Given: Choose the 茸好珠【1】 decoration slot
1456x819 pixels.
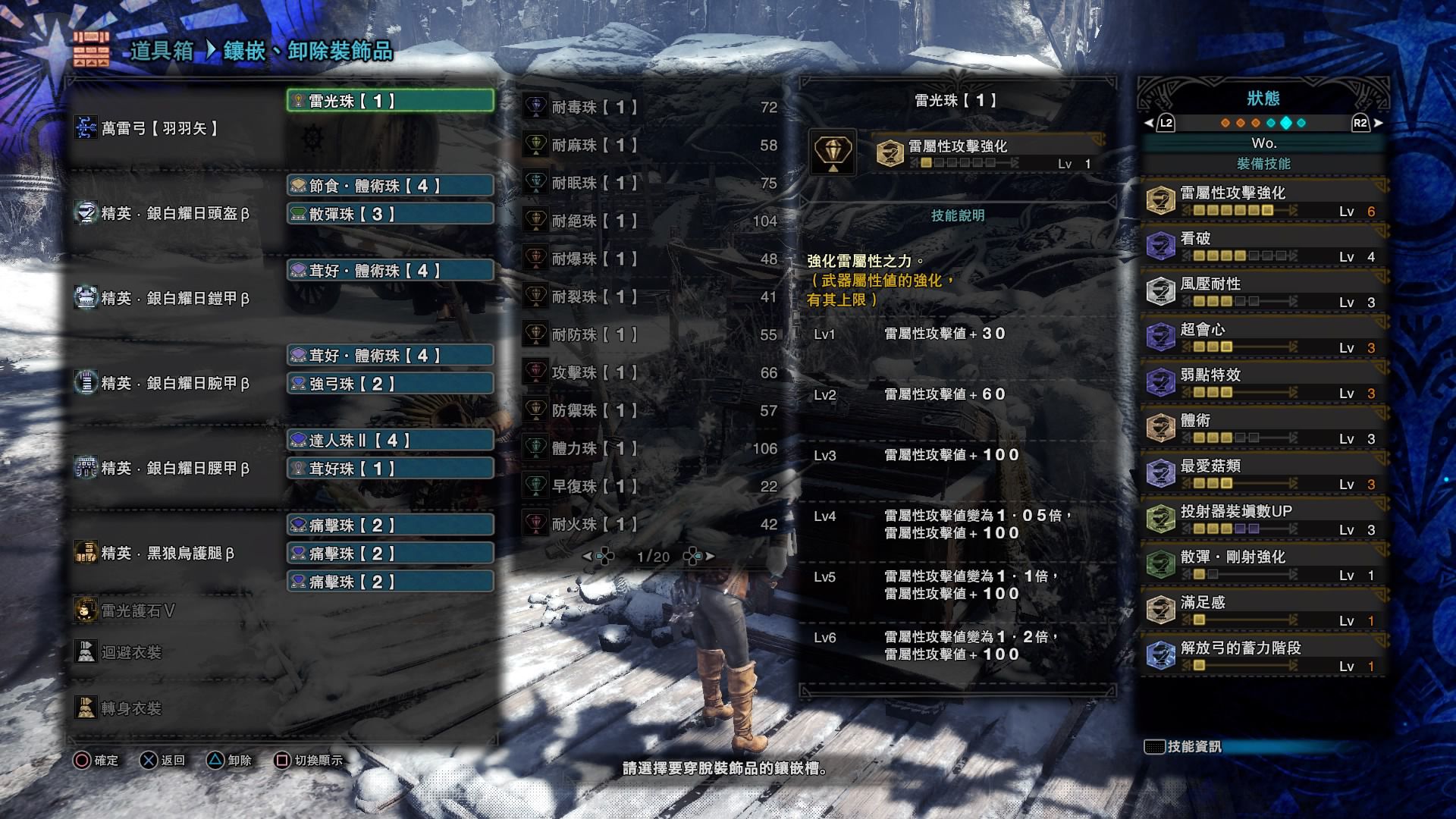Looking at the screenshot, I should (x=391, y=469).
